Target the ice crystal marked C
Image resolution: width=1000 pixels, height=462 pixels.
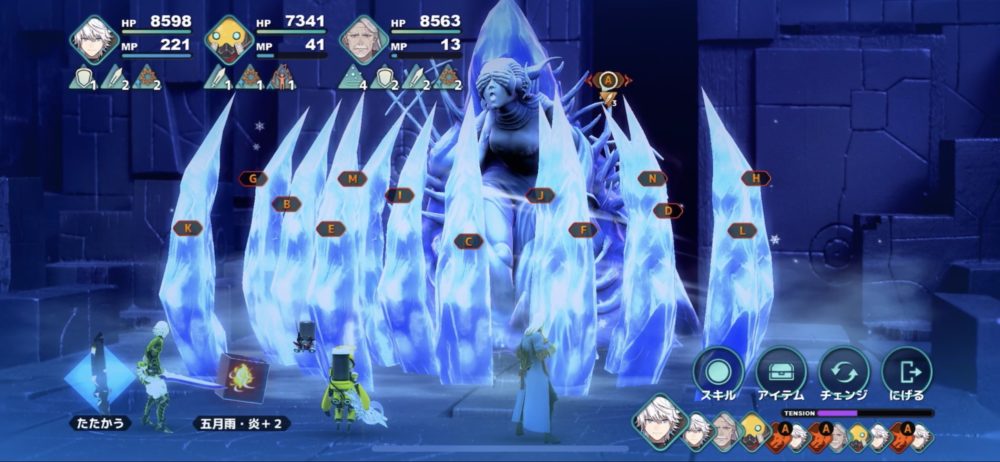click(468, 241)
